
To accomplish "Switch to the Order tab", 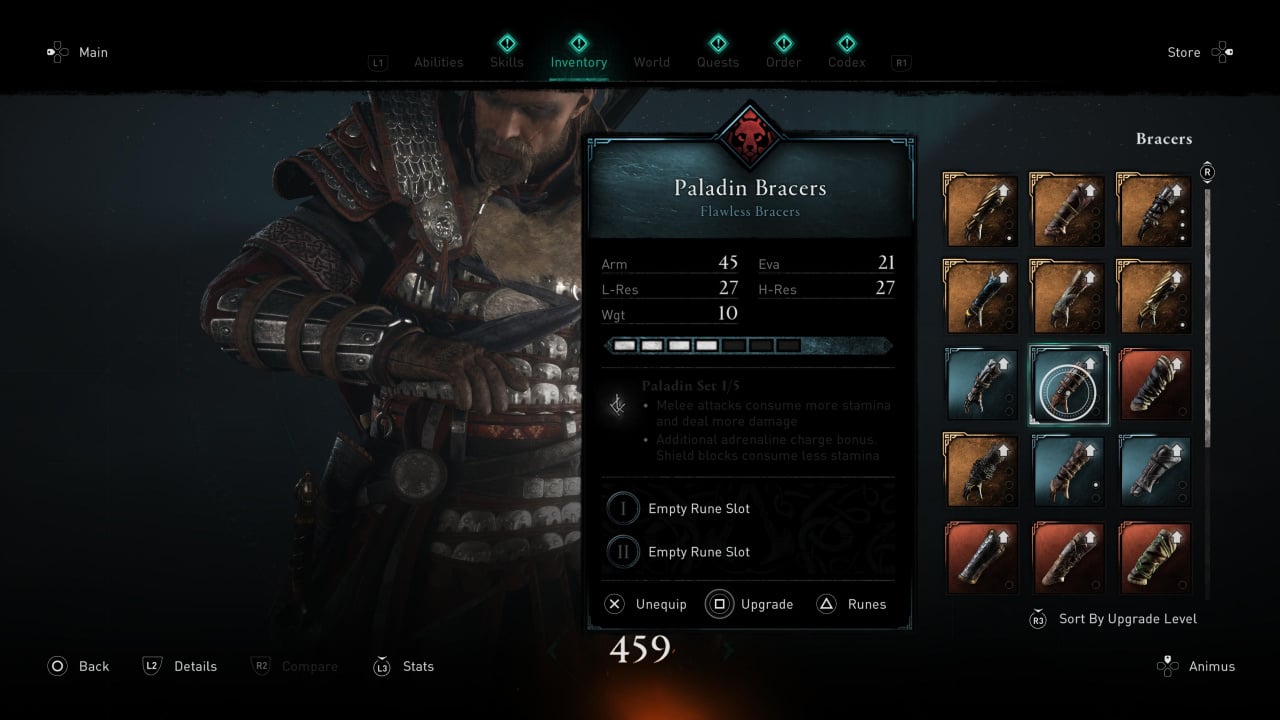I will (x=784, y=61).
